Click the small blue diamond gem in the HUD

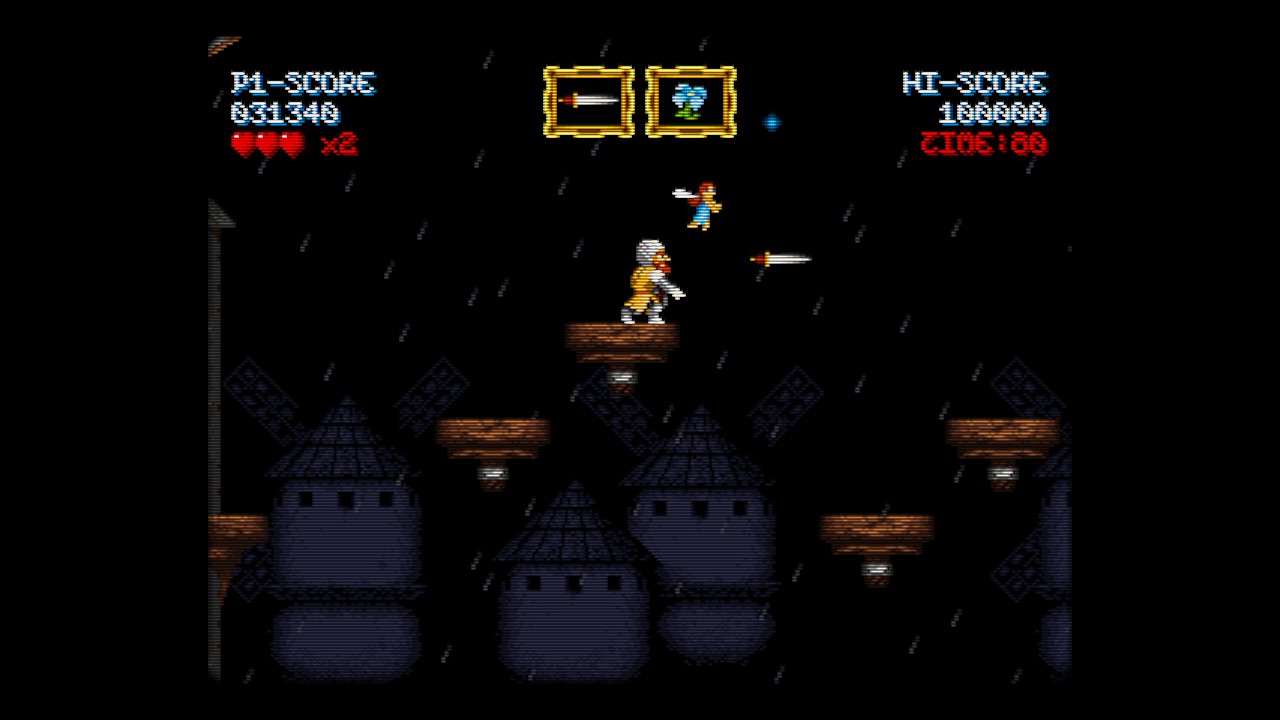pos(773,120)
